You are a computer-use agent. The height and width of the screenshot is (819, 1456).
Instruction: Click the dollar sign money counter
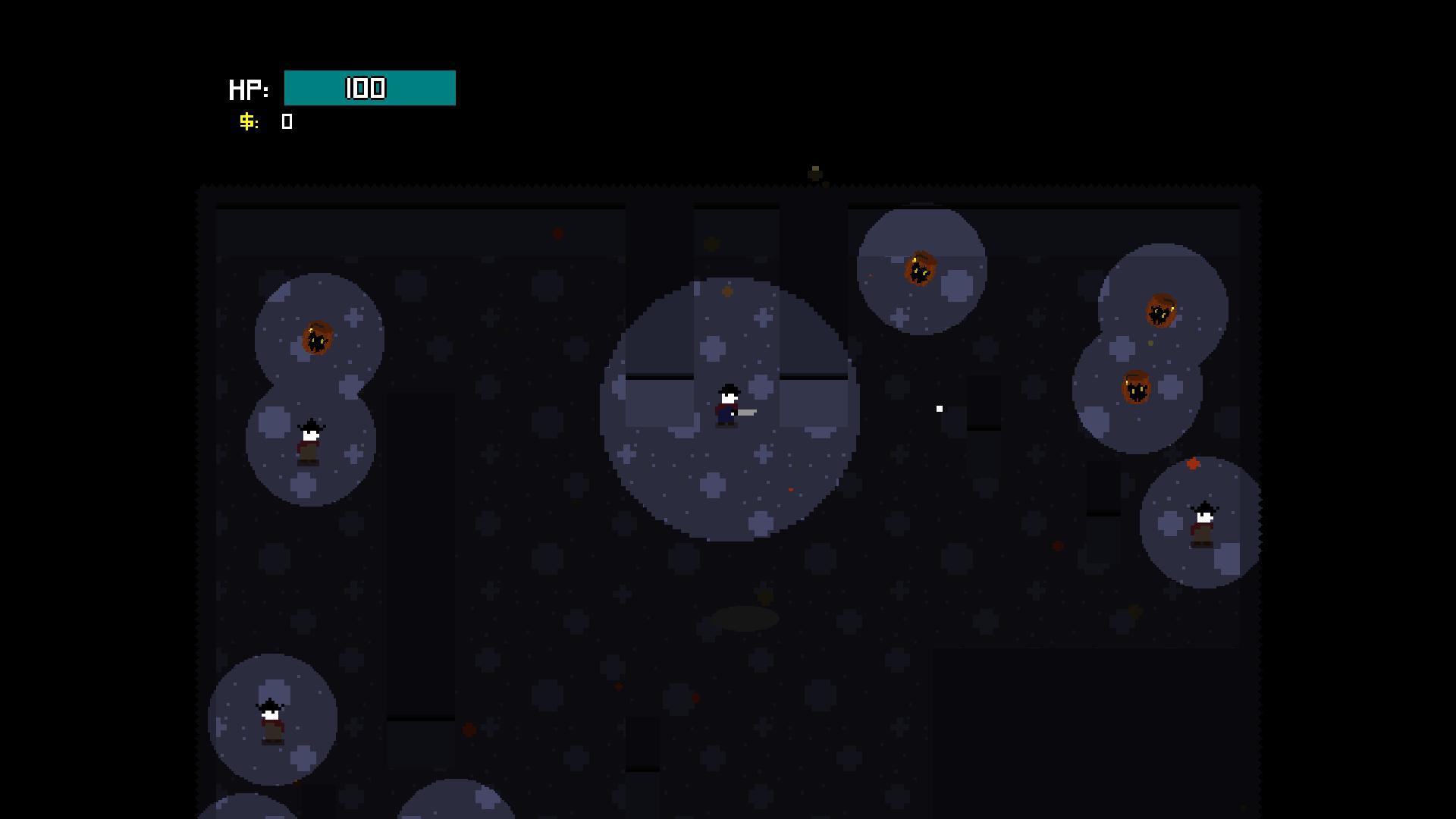click(x=247, y=121)
